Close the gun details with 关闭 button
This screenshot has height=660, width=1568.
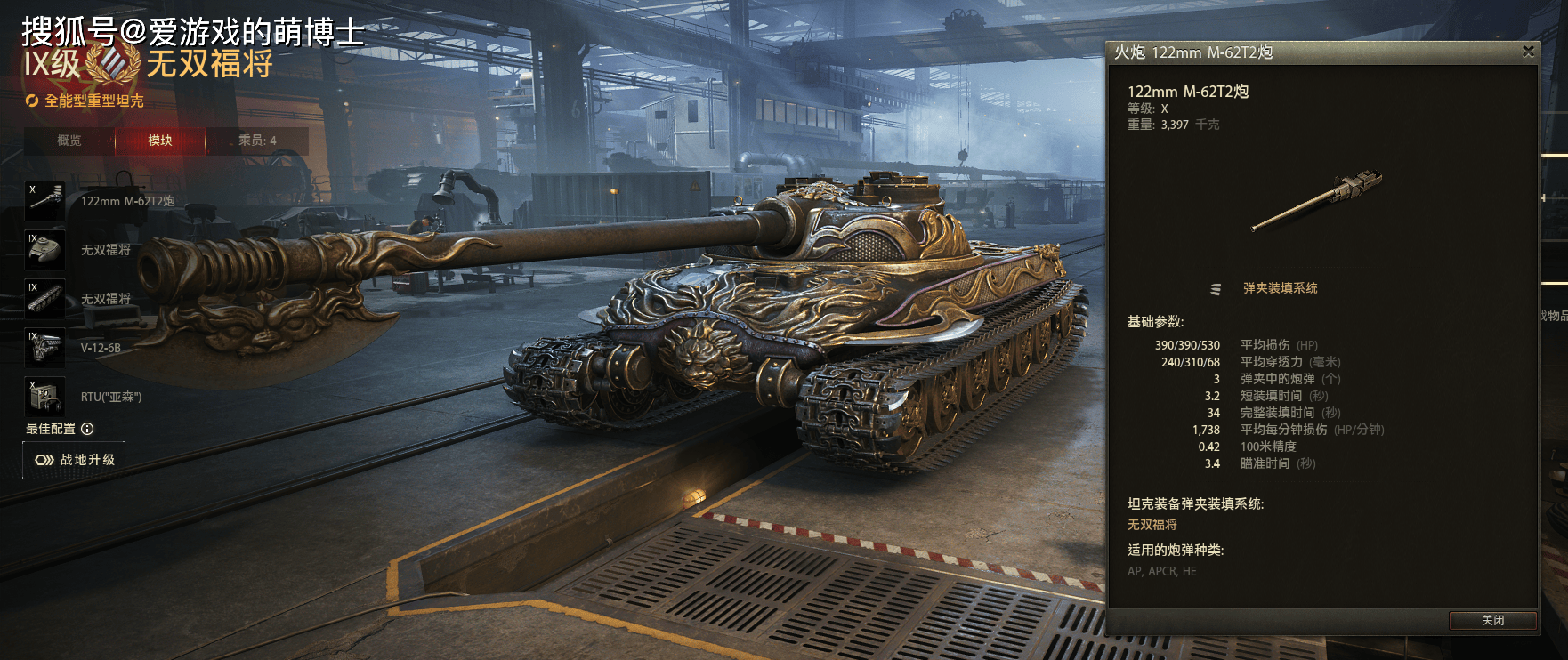tap(1492, 621)
